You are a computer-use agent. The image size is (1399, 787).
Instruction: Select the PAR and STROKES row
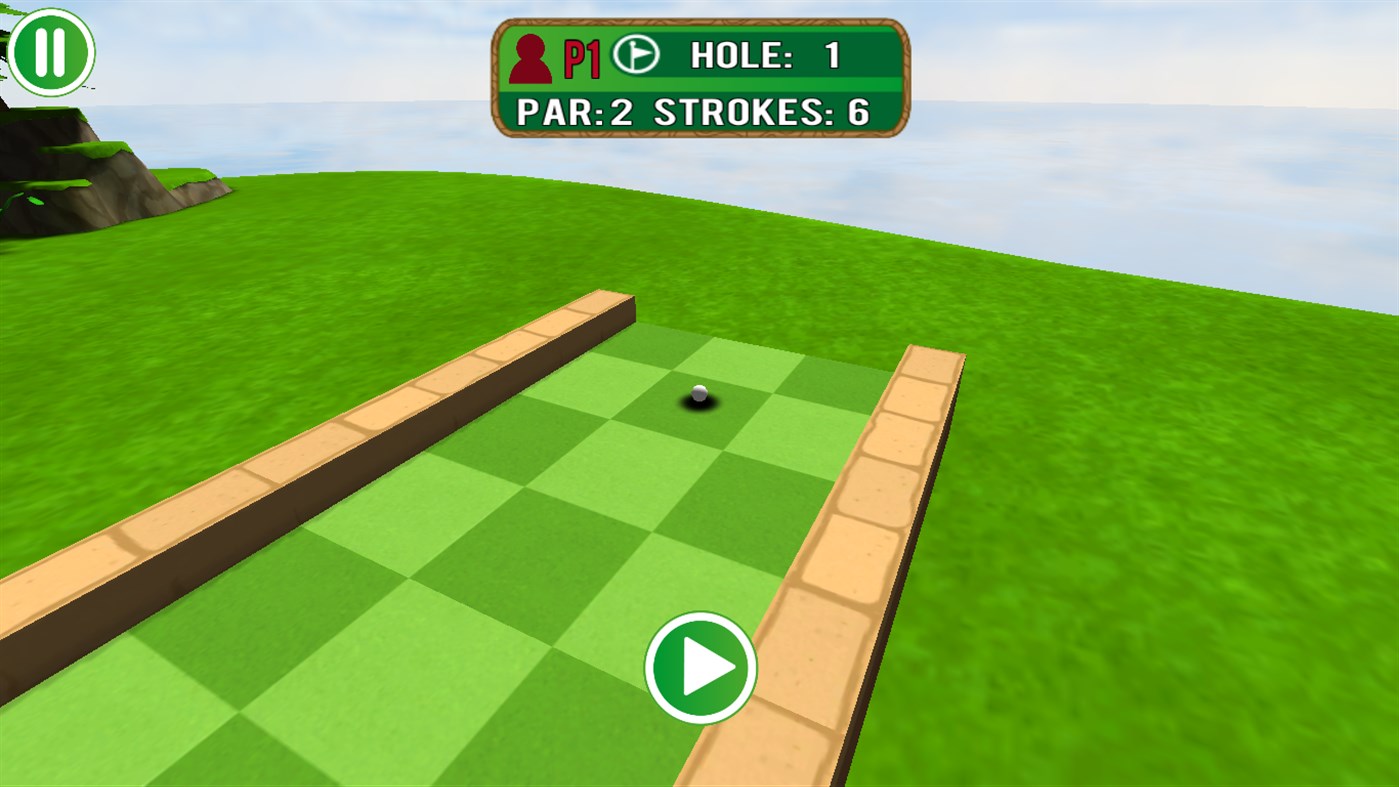pos(690,112)
